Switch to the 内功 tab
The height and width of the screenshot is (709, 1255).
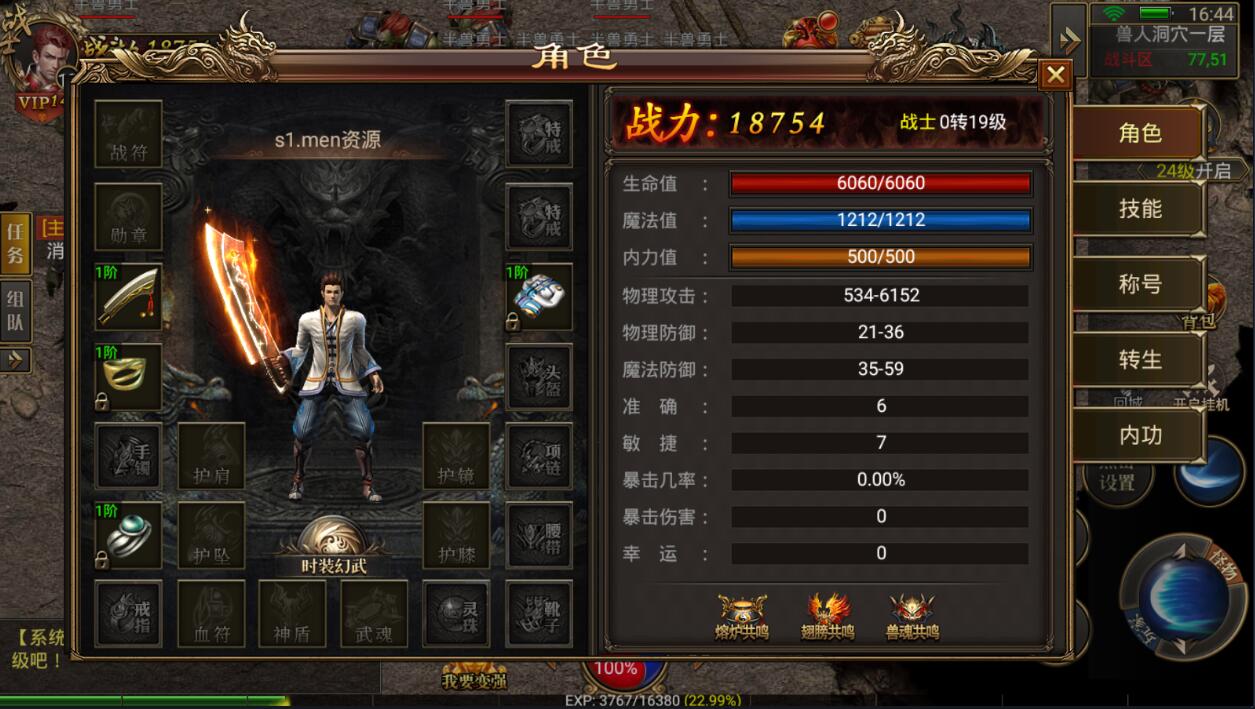click(1139, 435)
